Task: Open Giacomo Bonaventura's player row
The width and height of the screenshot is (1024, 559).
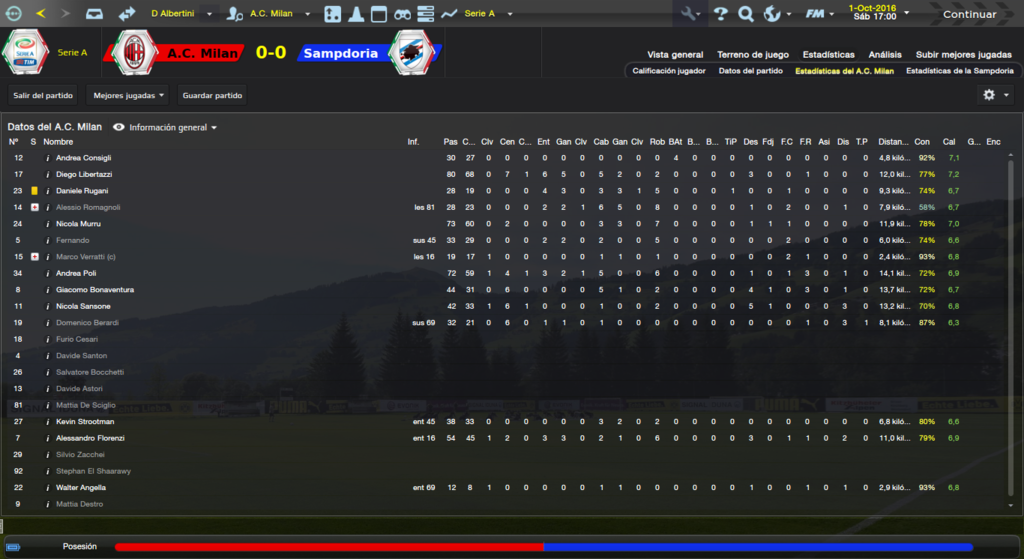Action: (x=94, y=290)
